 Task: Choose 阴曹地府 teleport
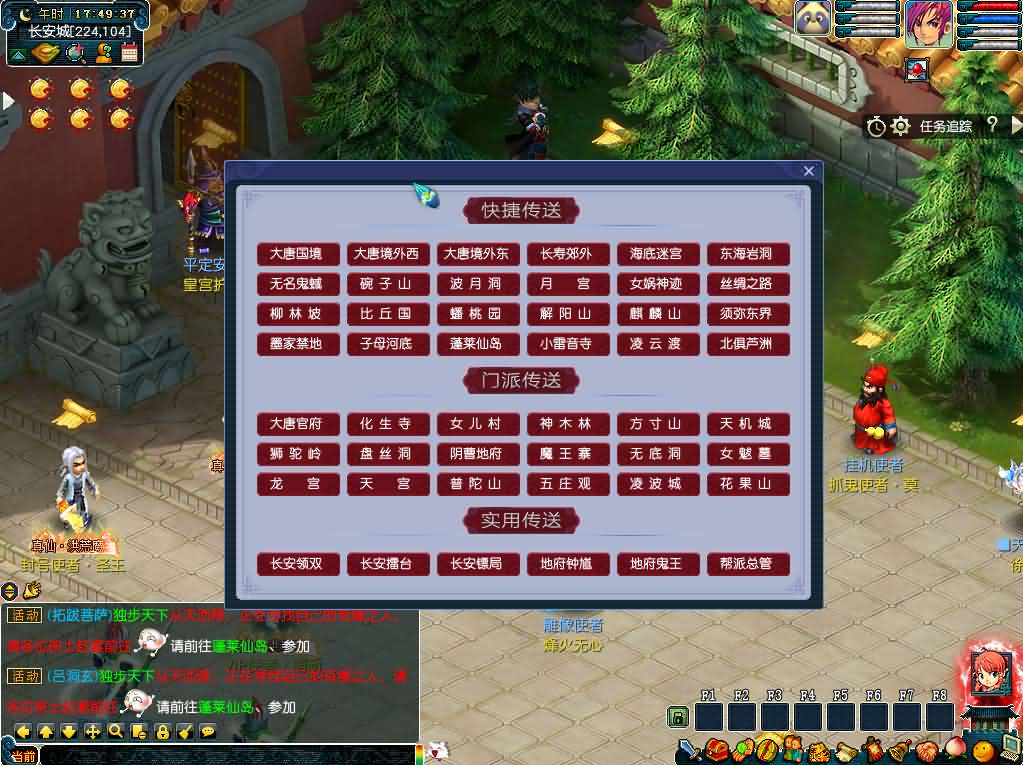point(477,454)
